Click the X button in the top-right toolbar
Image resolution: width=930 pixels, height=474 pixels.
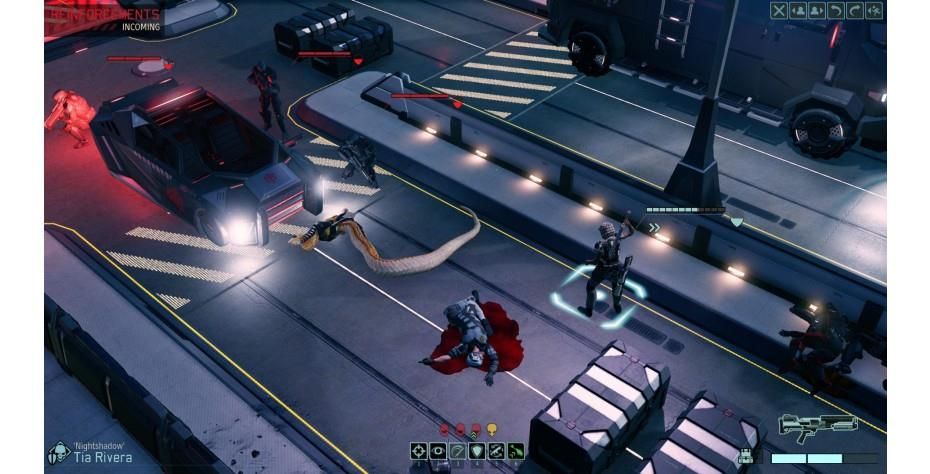(780, 10)
